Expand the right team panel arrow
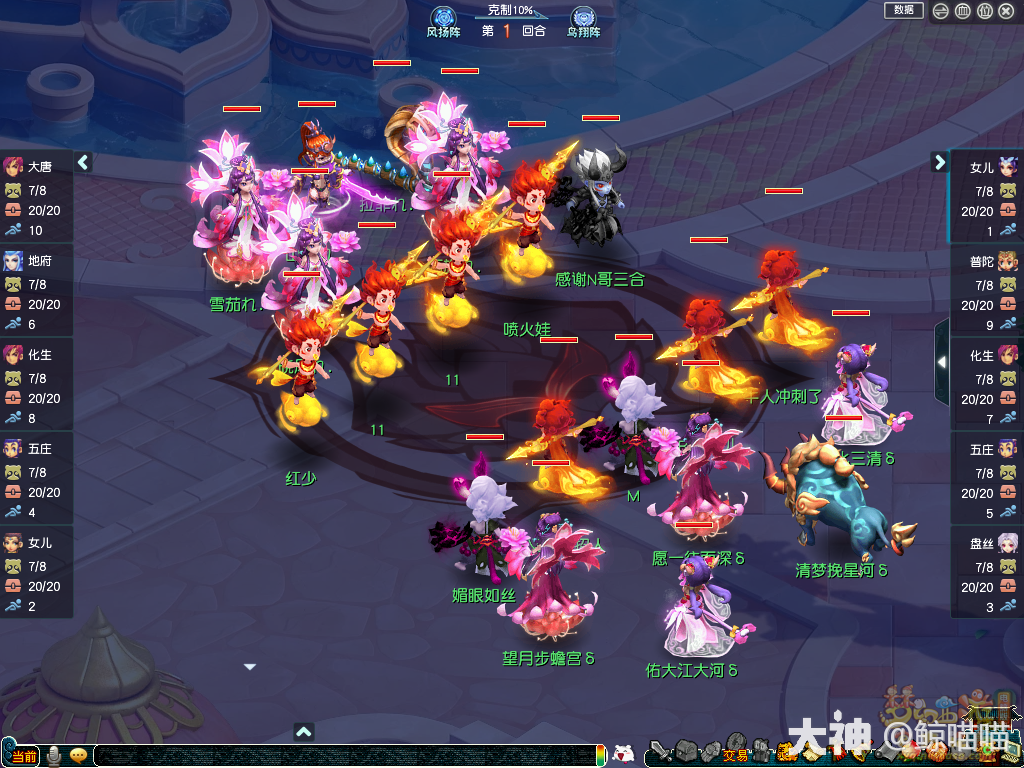 click(940, 162)
